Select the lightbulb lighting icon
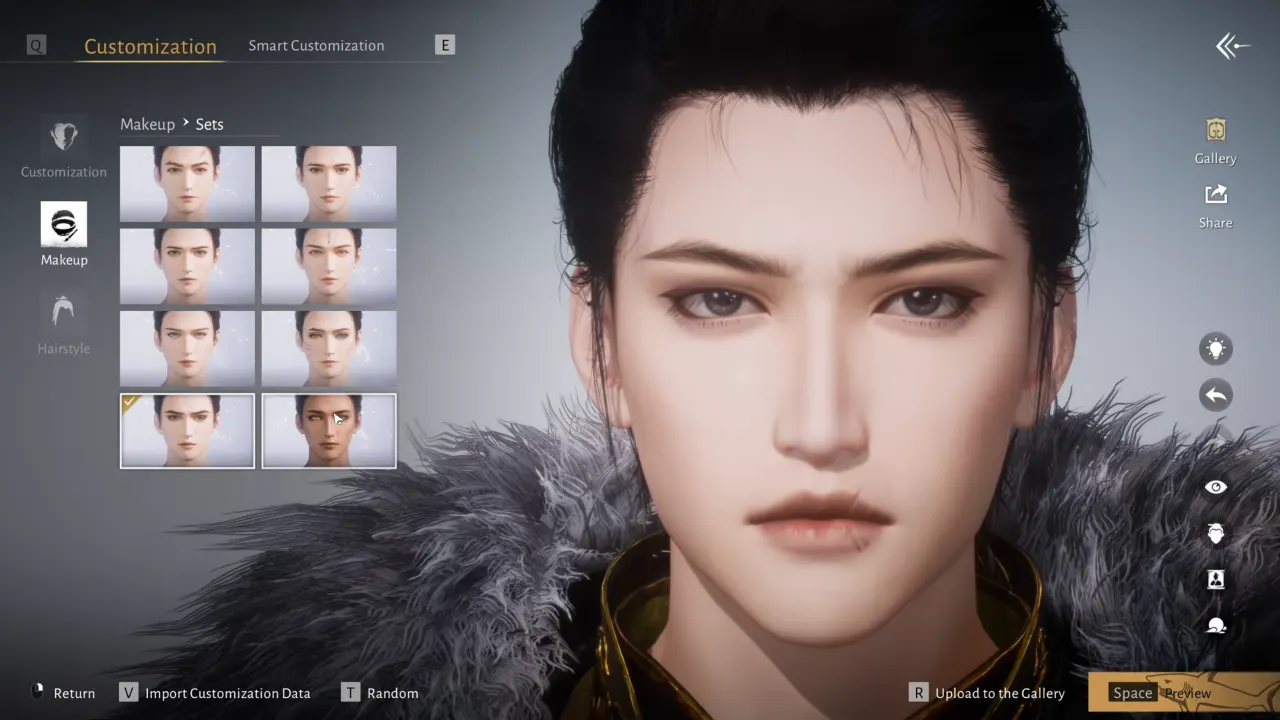Image resolution: width=1280 pixels, height=720 pixels. (1215, 348)
